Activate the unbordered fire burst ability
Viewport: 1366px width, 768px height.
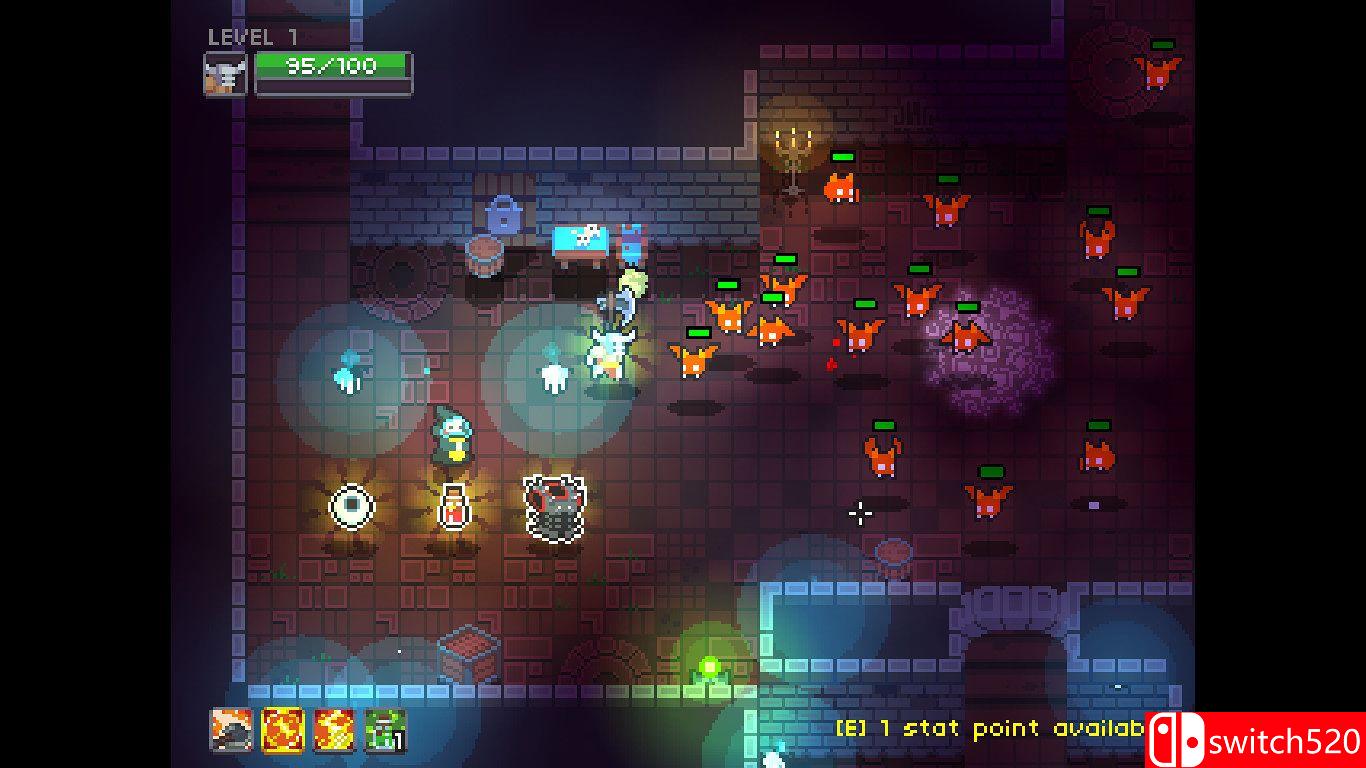334,730
